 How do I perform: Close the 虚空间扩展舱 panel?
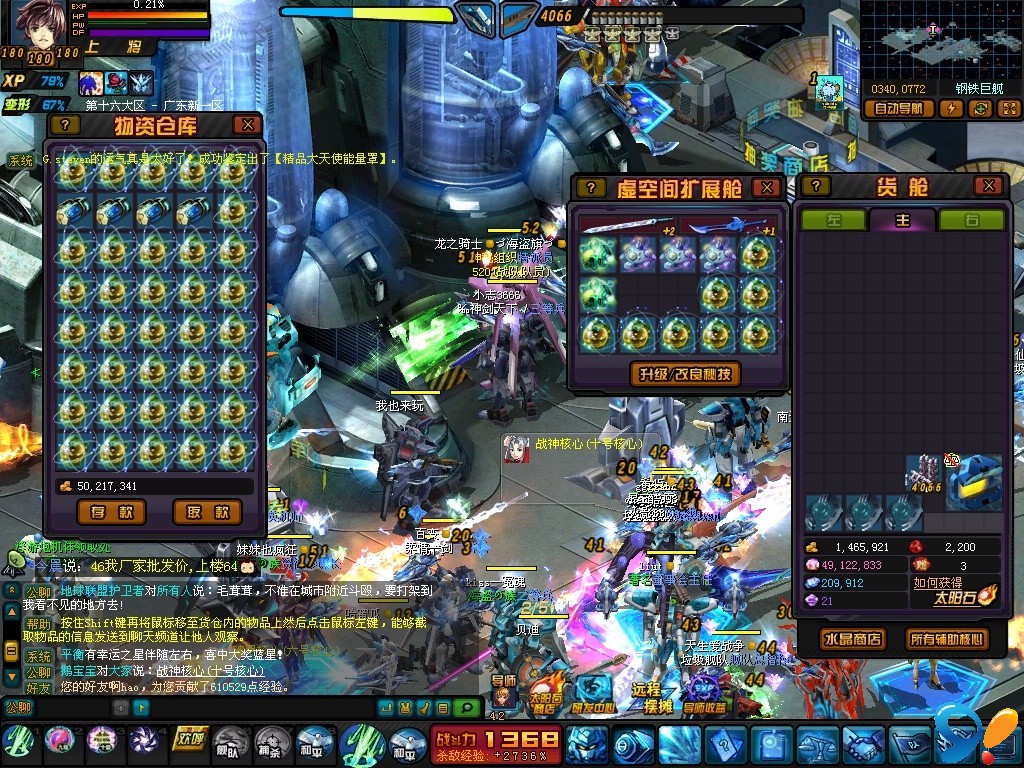point(766,187)
